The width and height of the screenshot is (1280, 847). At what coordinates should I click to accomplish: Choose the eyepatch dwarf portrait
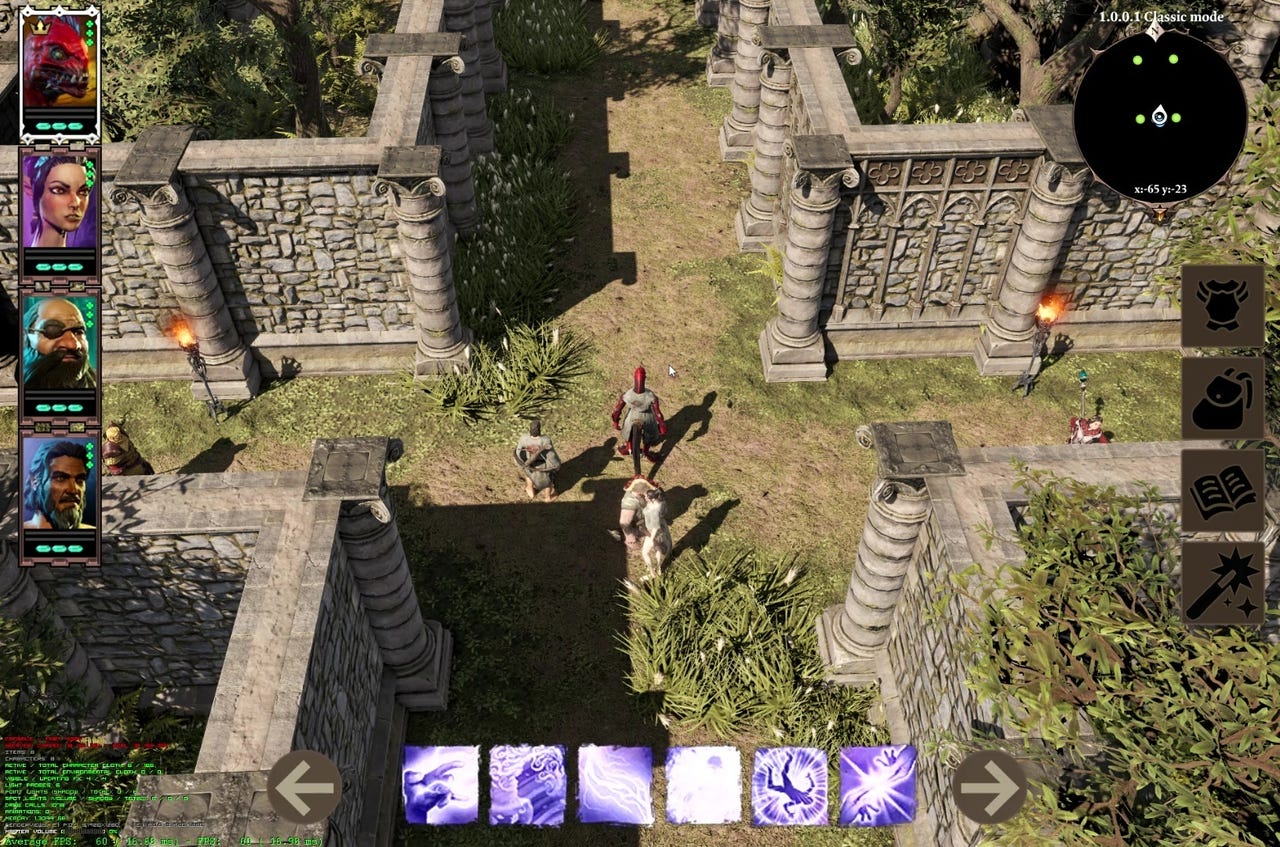[59, 343]
